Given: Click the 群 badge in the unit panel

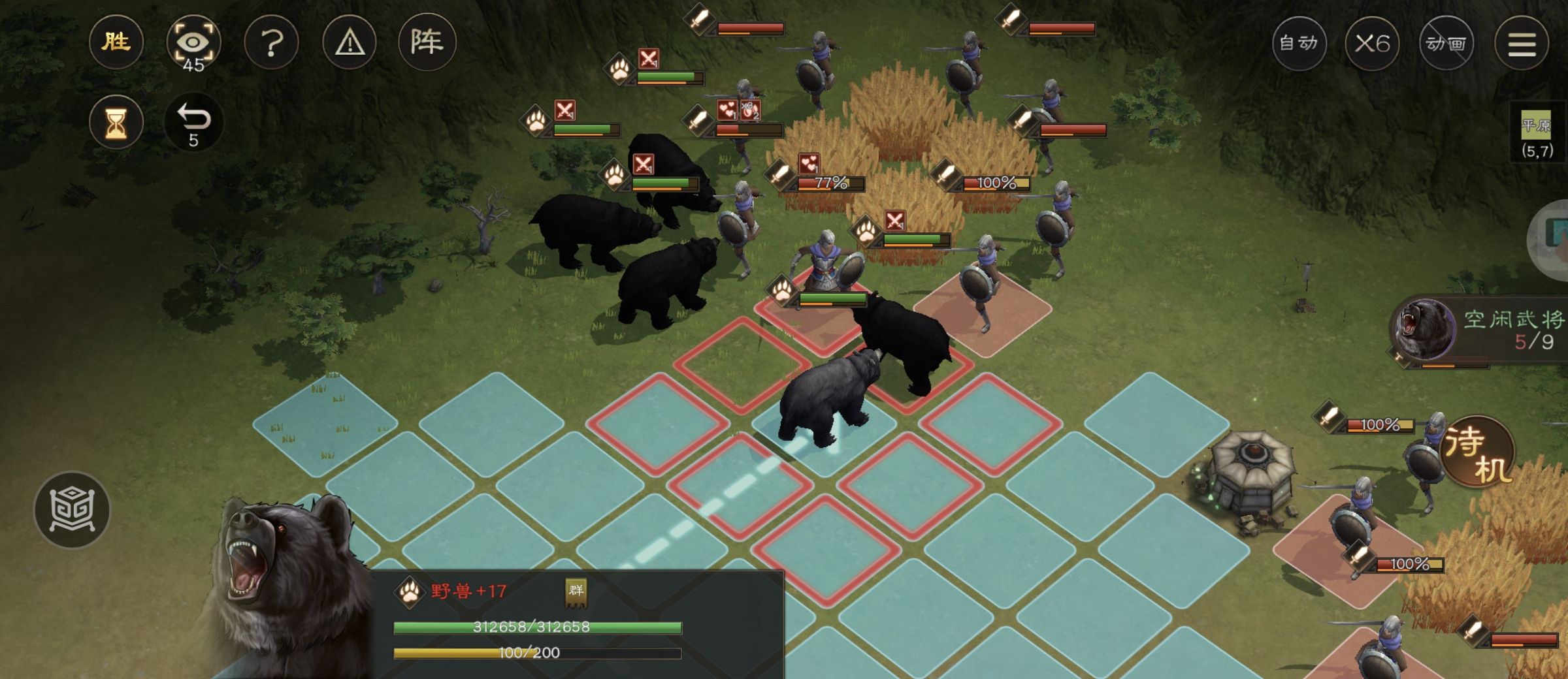Looking at the screenshot, I should 576,592.
